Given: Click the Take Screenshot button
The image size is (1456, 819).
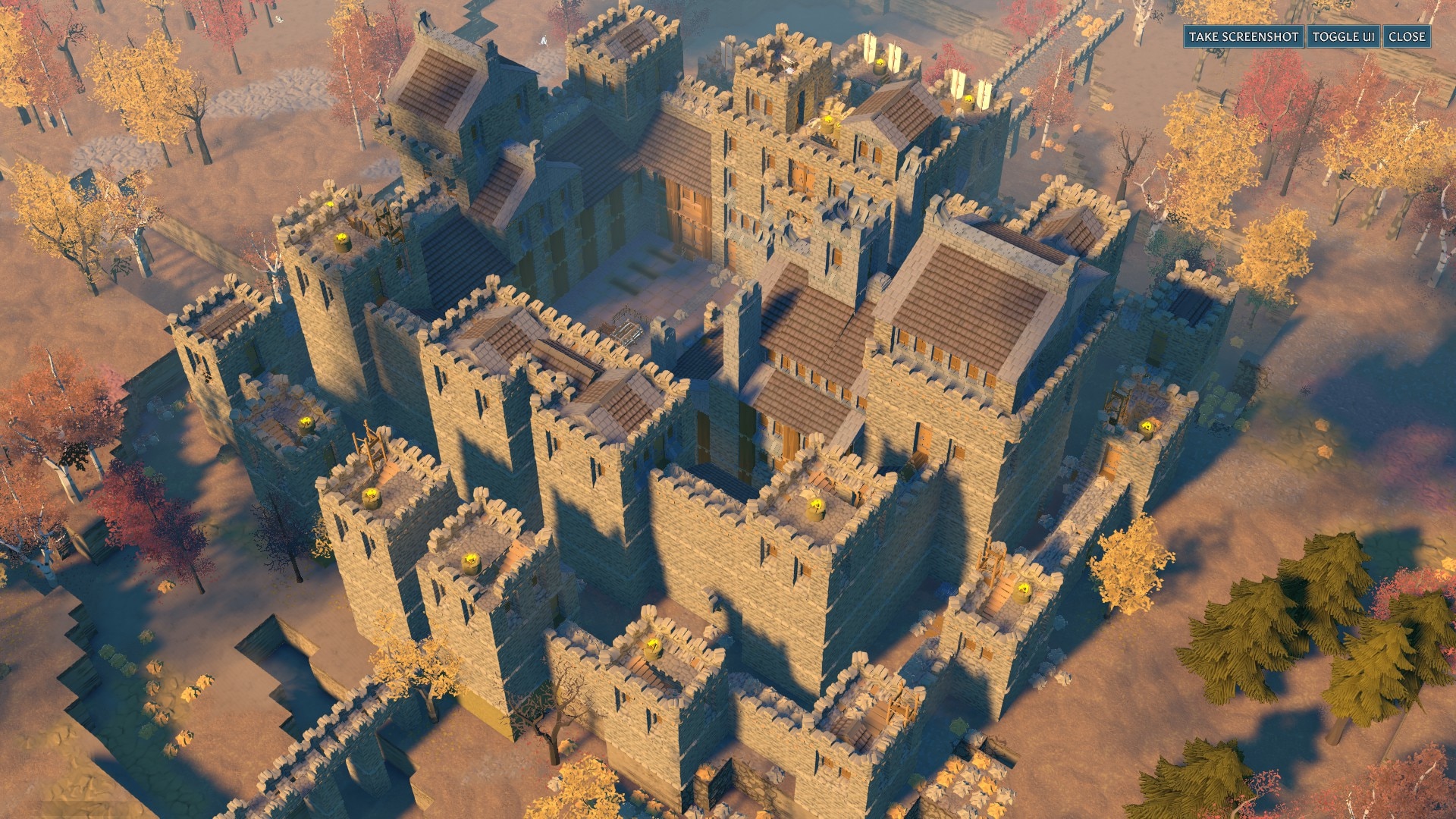Looking at the screenshot, I should click(1244, 36).
